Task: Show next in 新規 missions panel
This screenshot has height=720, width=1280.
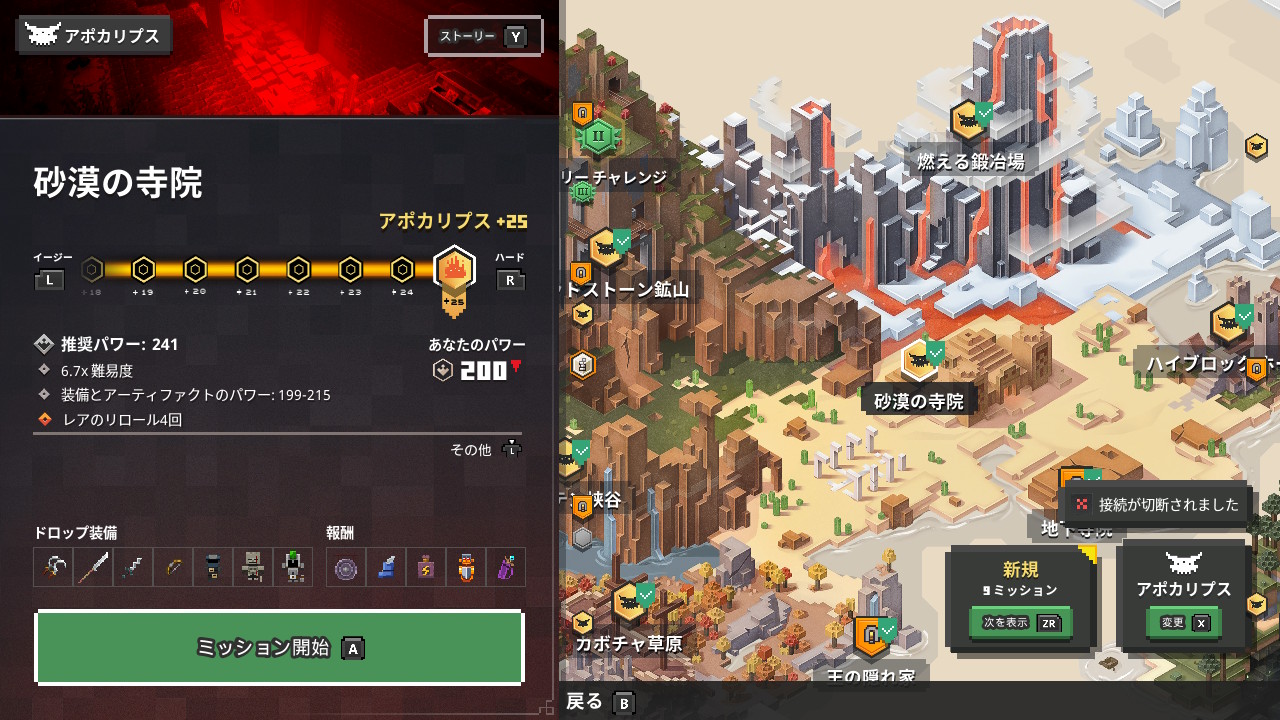Action: [x=1019, y=623]
